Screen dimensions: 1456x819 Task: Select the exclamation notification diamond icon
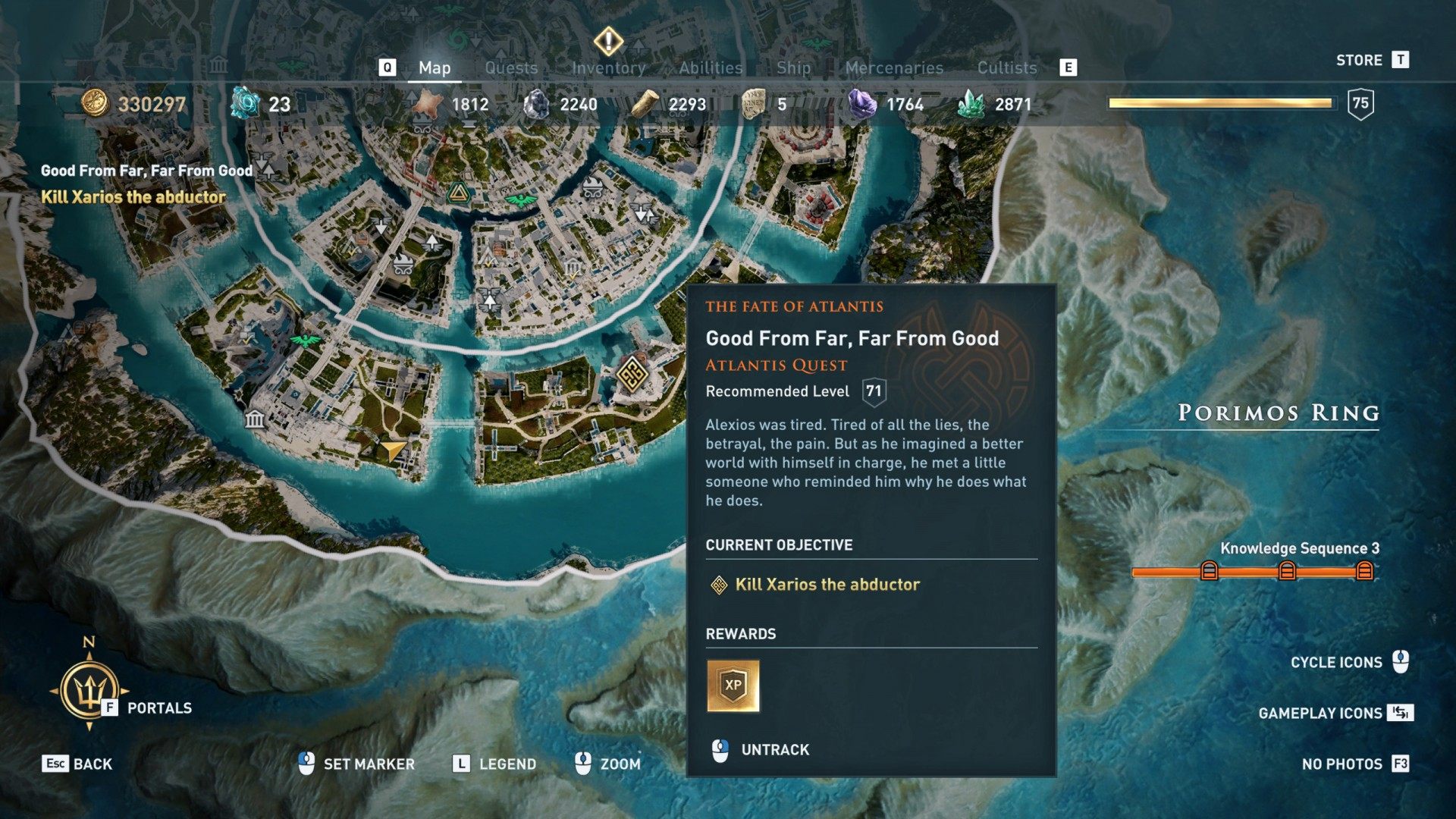tap(608, 41)
